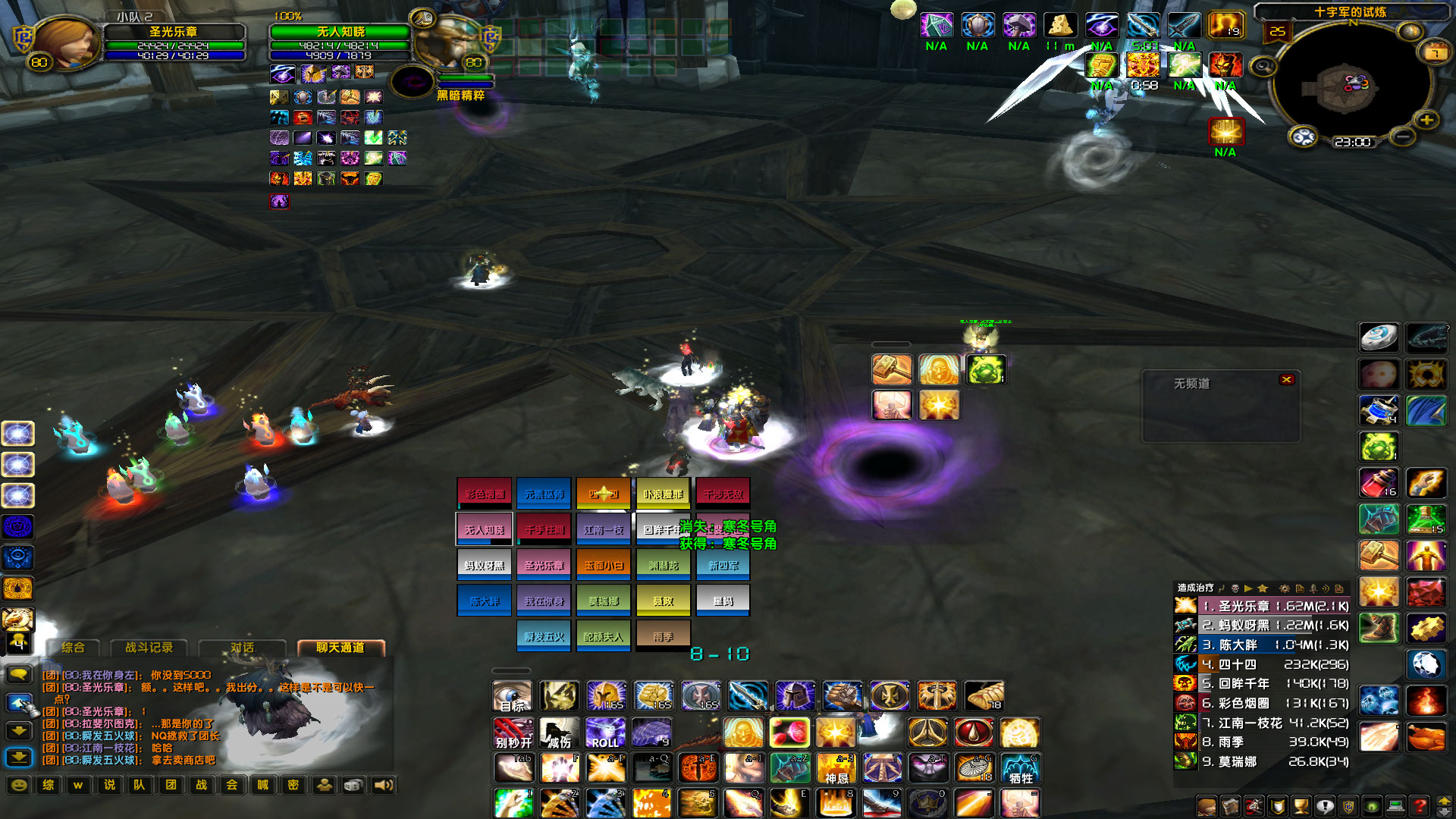Select 圣光乐章 row in healing meter

tap(1274, 606)
